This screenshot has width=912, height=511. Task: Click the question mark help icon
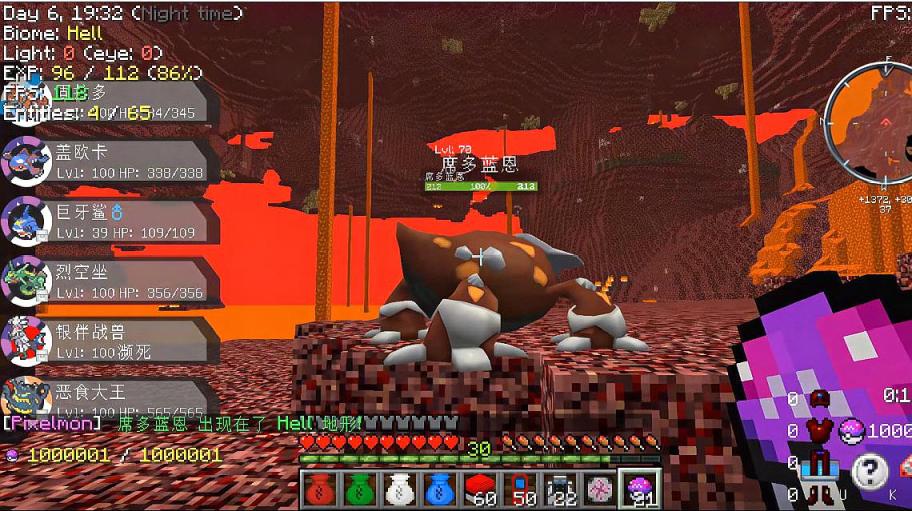pyautogui.click(x=871, y=471)
